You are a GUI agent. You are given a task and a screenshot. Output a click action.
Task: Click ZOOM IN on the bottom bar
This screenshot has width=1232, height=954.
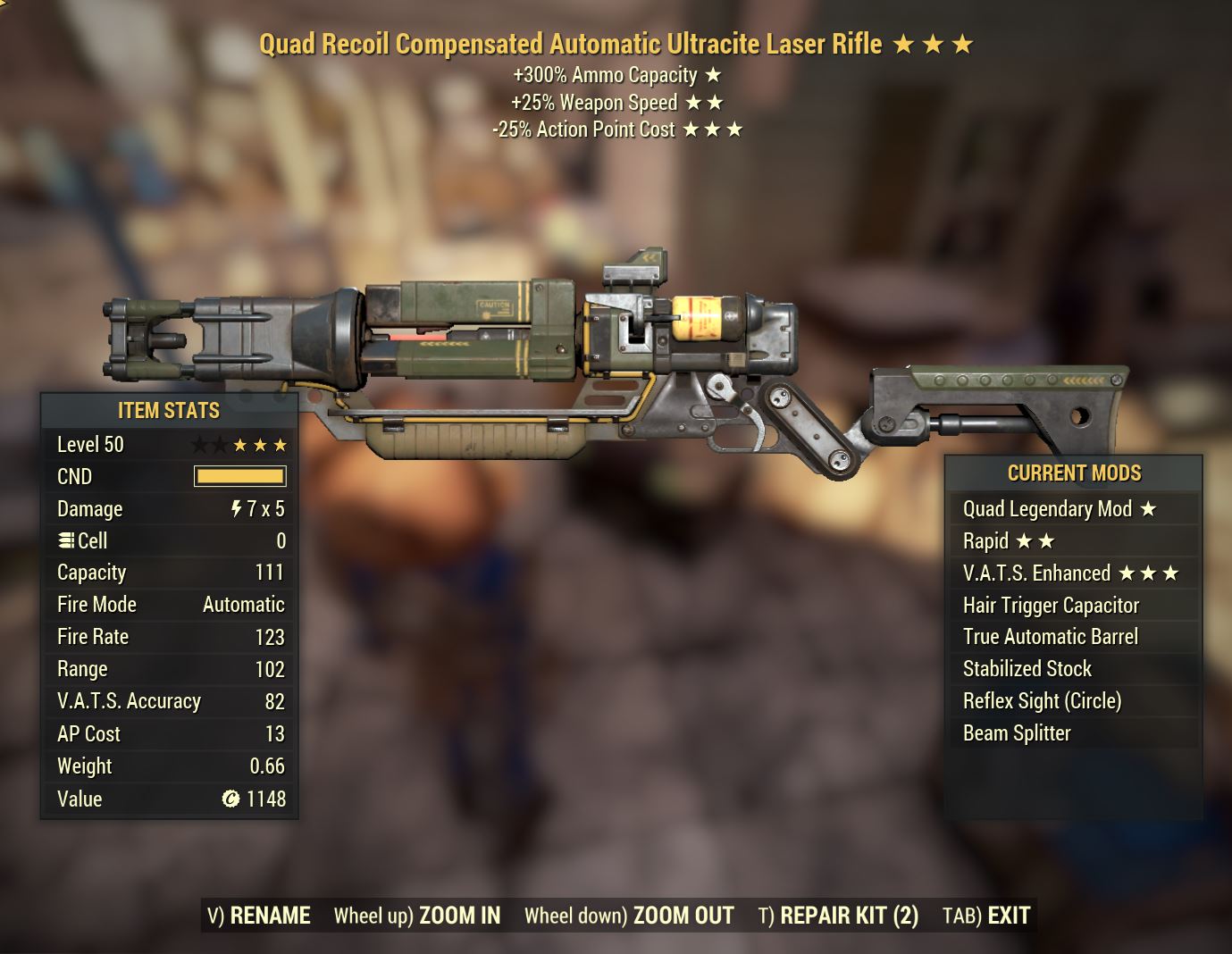(x=417, y=916)
